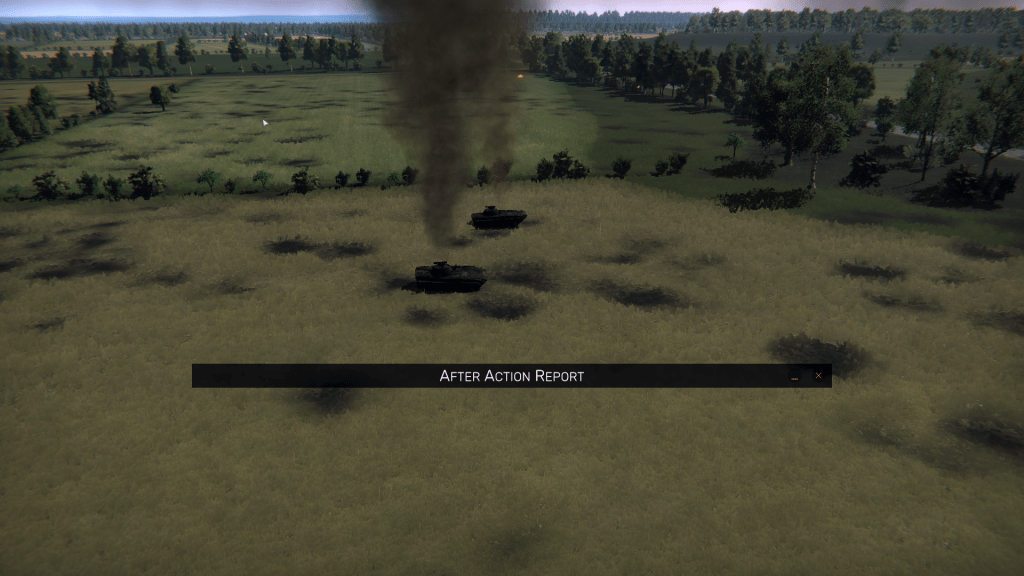Close the After Action Report panel
The height and width of the screenshot is (576, 1024).
click(x=818, y=376)
